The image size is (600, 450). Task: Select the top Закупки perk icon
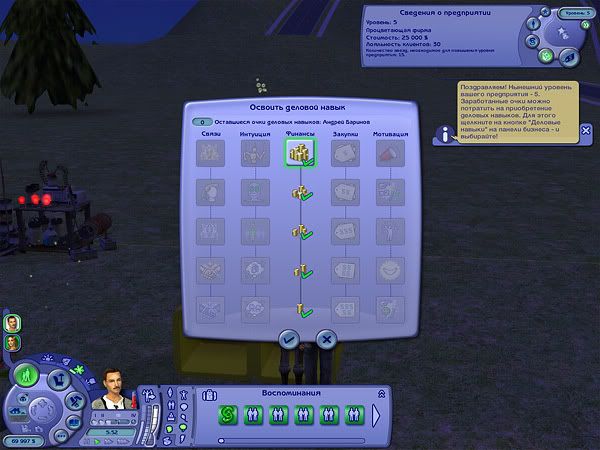[x=345, y=153]
